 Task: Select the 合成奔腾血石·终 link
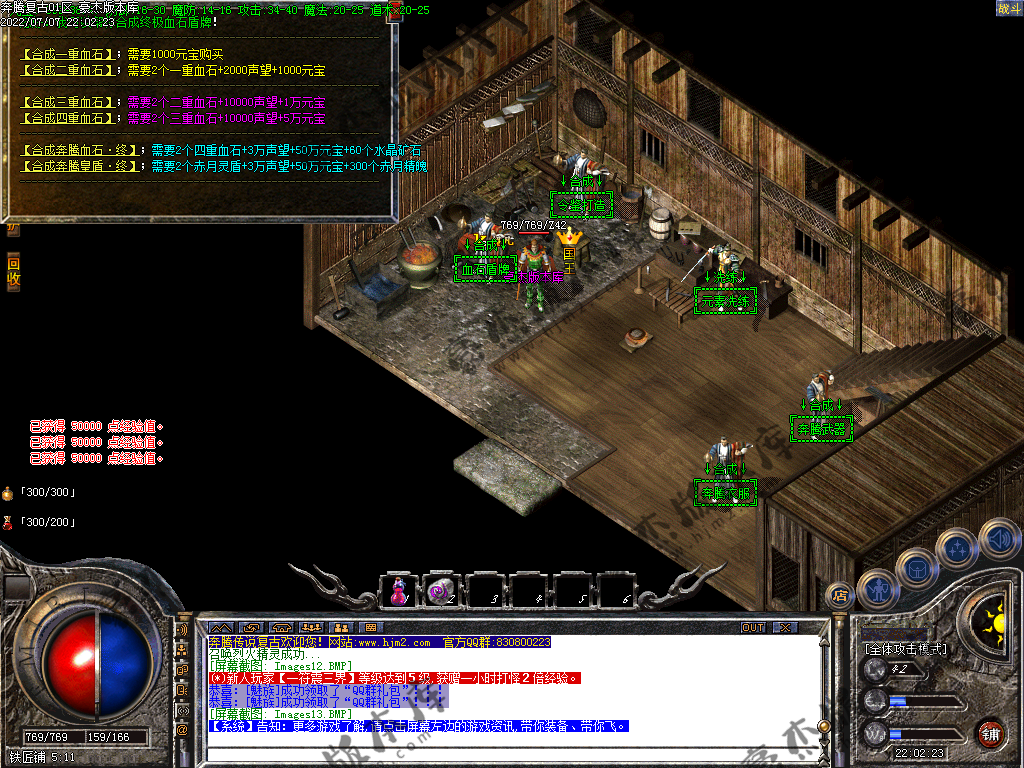coord(81,150)
